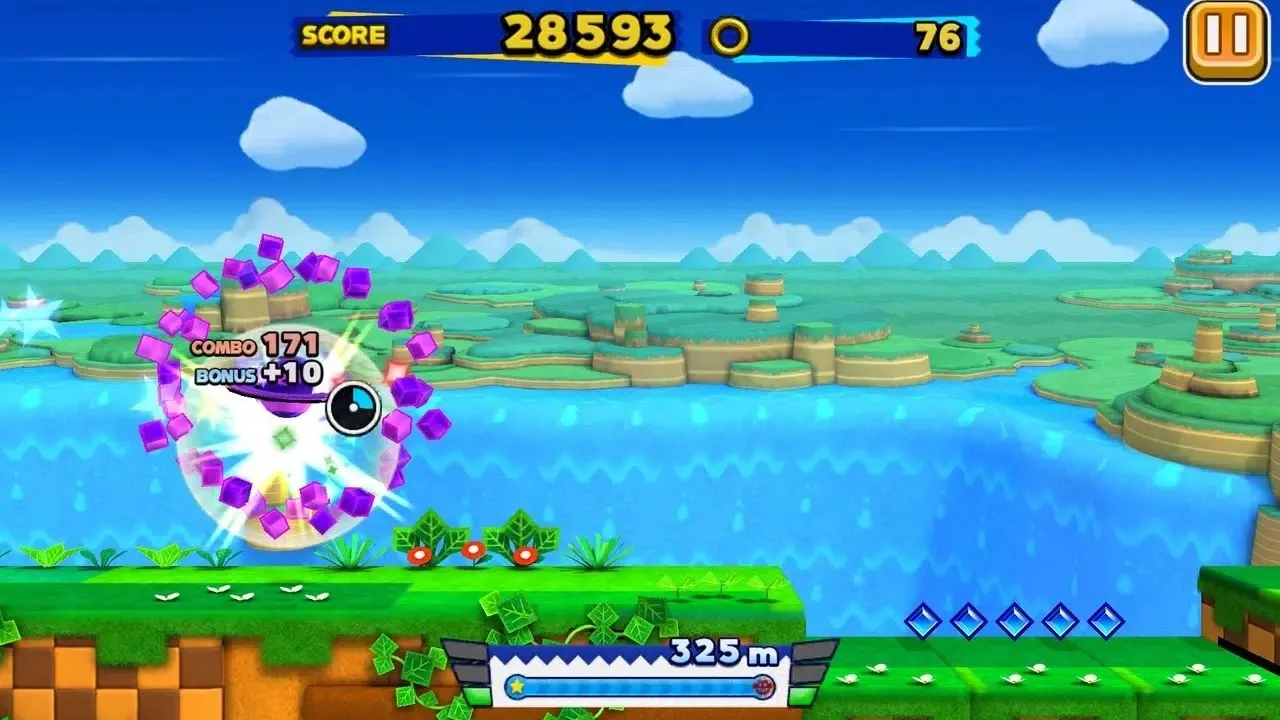Tap a purple cube fragment near the explosion
This screenshot has width=1280, height=720.
pyautogui.click(x=273, y=248)
